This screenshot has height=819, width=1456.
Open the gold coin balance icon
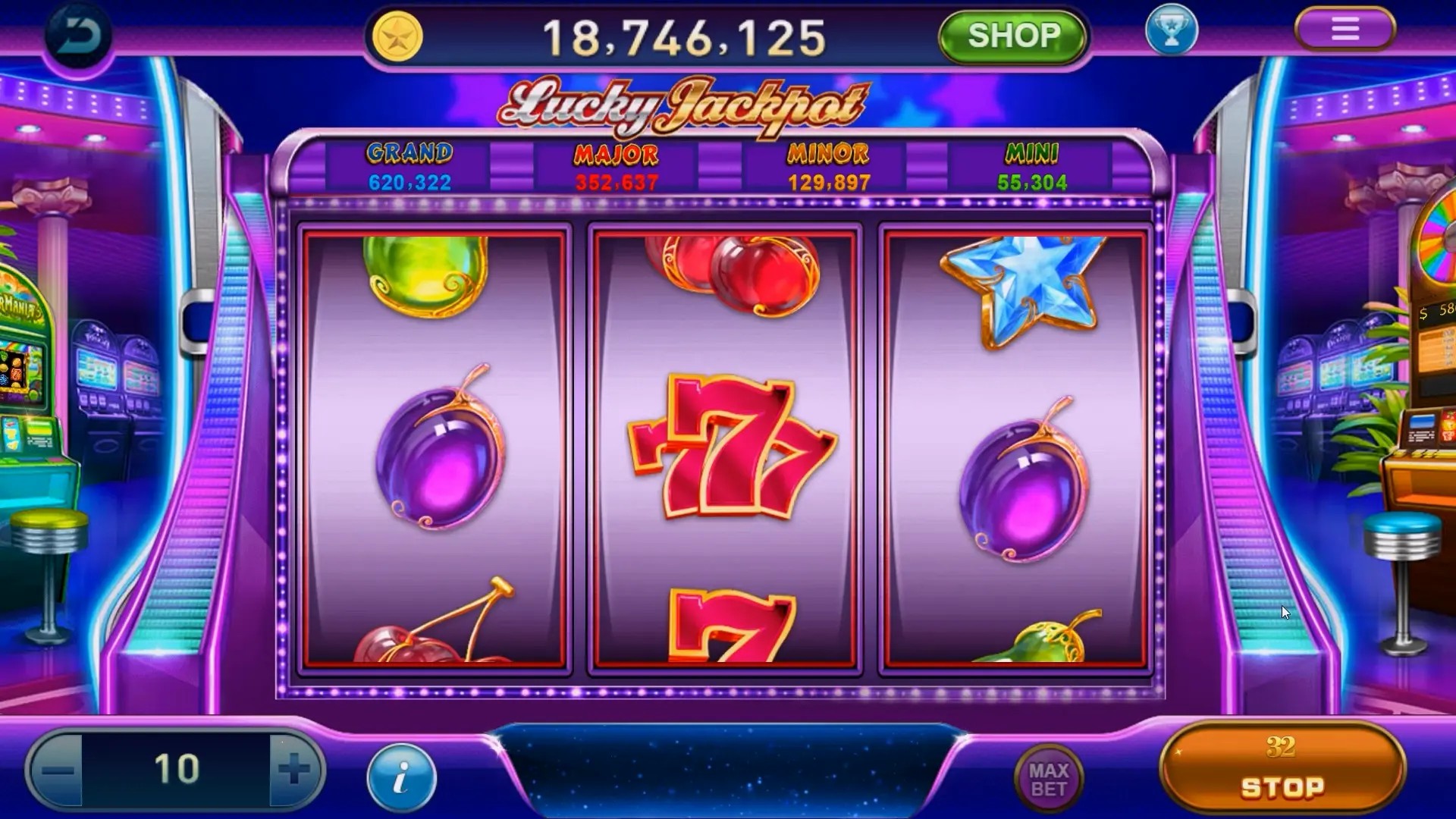(x=397, y=36)
